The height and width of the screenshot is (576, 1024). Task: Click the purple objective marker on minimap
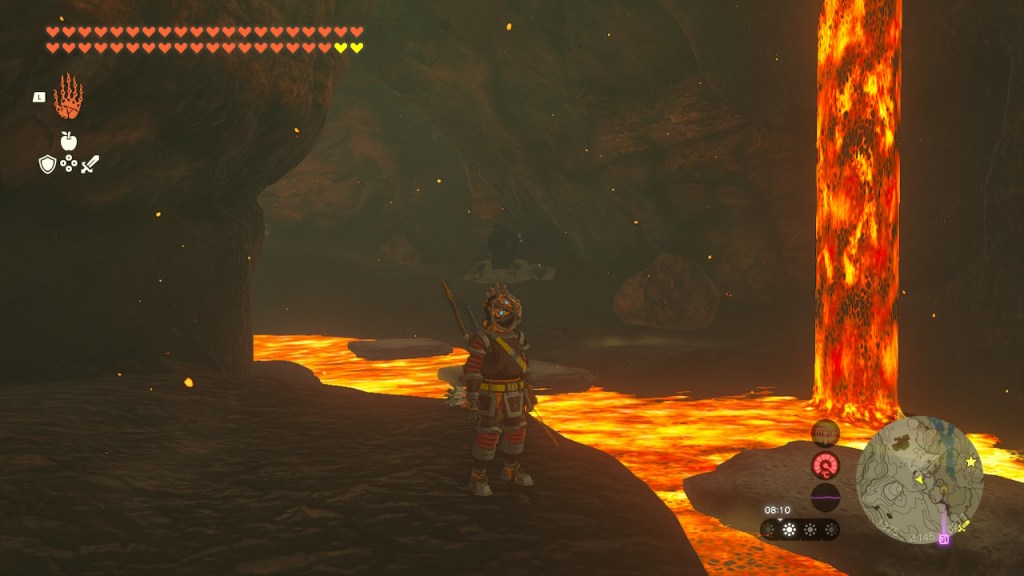(x=943, y=539)
